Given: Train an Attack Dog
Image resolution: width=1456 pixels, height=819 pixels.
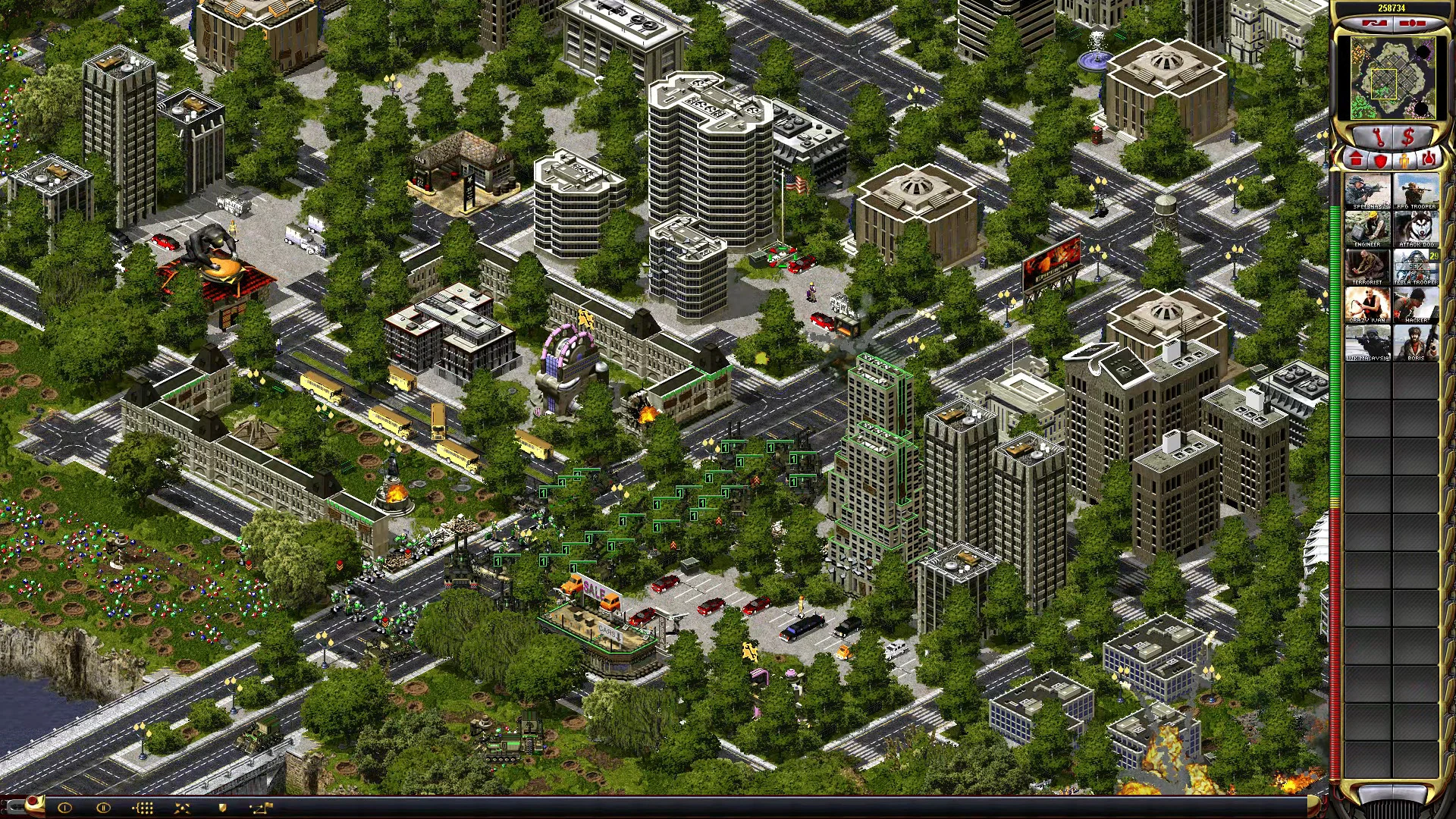Looking at the screenshot, I should 1417,227.
